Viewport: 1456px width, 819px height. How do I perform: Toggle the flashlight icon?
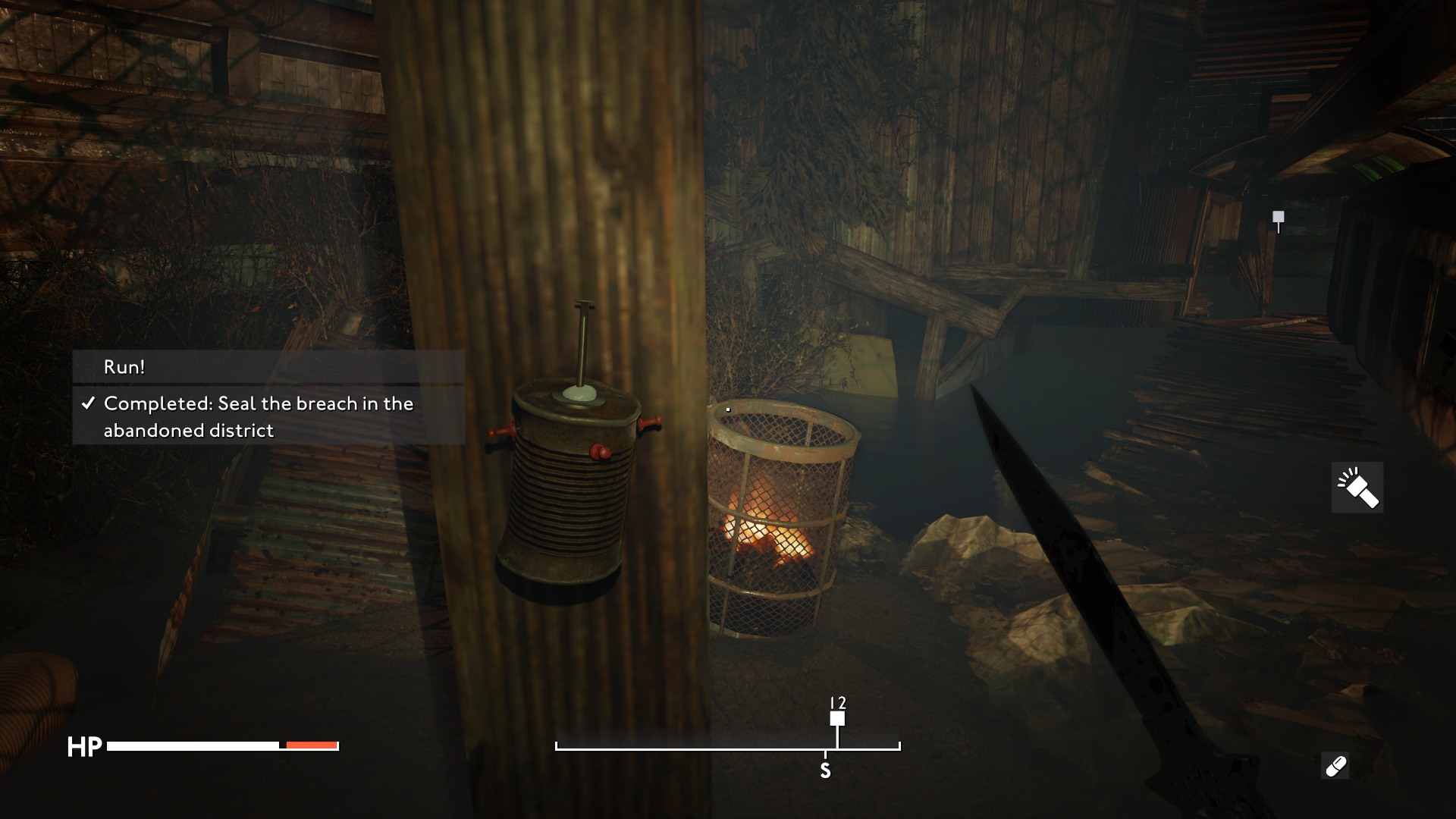pos(1357,488)
